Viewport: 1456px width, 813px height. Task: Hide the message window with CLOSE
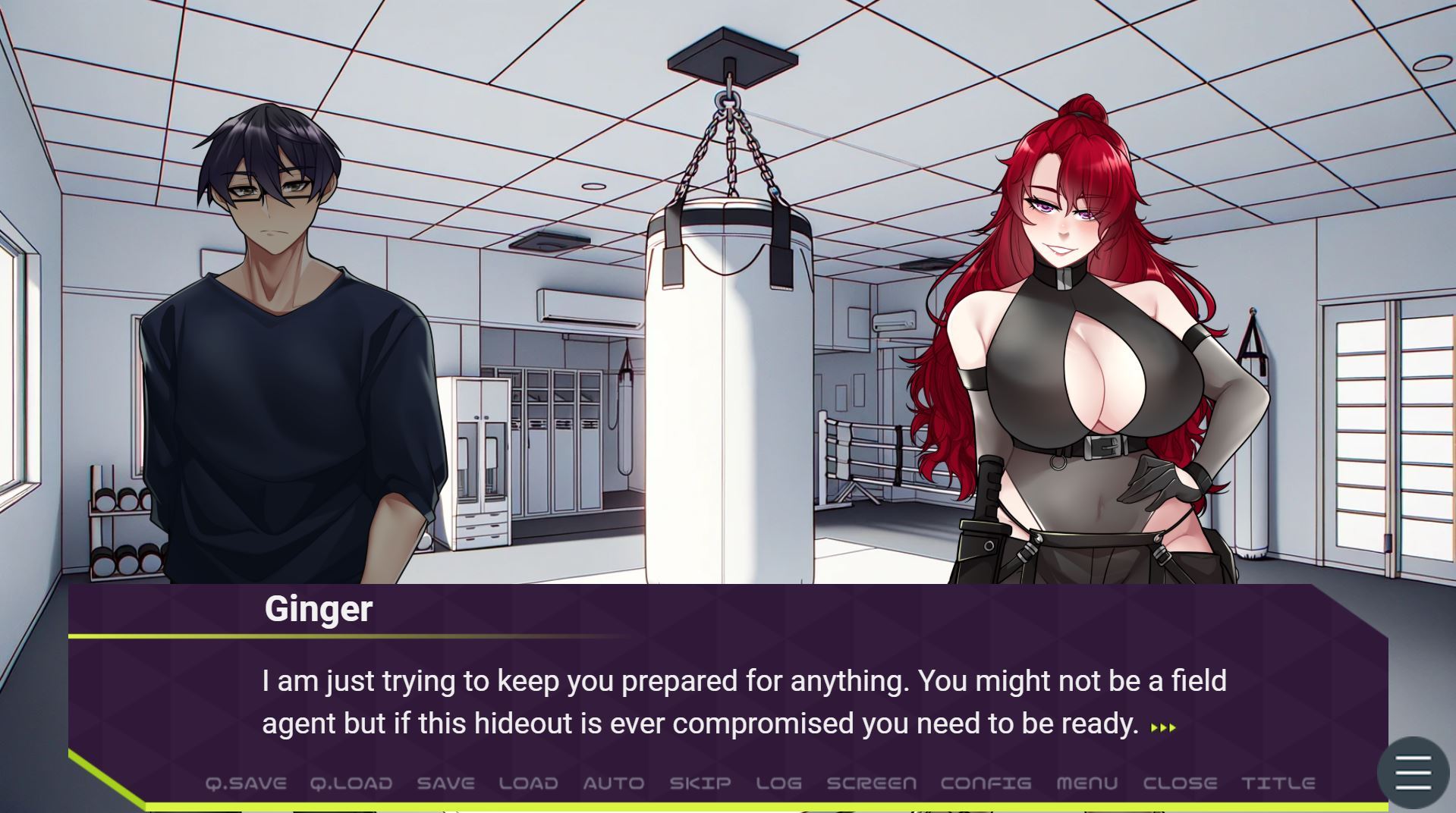1180,783
